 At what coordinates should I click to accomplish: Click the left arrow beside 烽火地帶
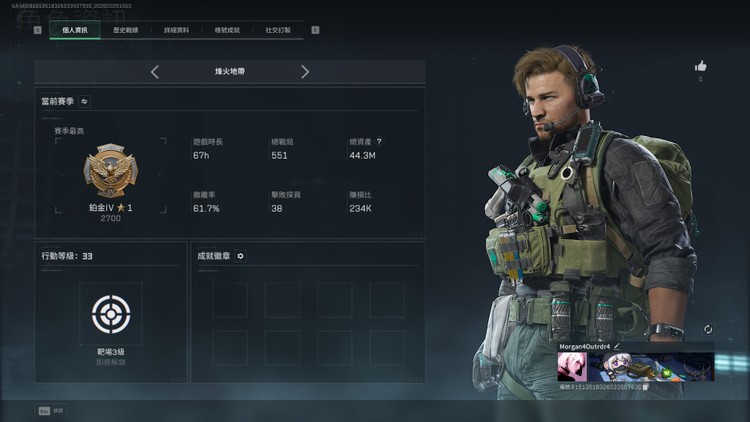coord(155,72)
